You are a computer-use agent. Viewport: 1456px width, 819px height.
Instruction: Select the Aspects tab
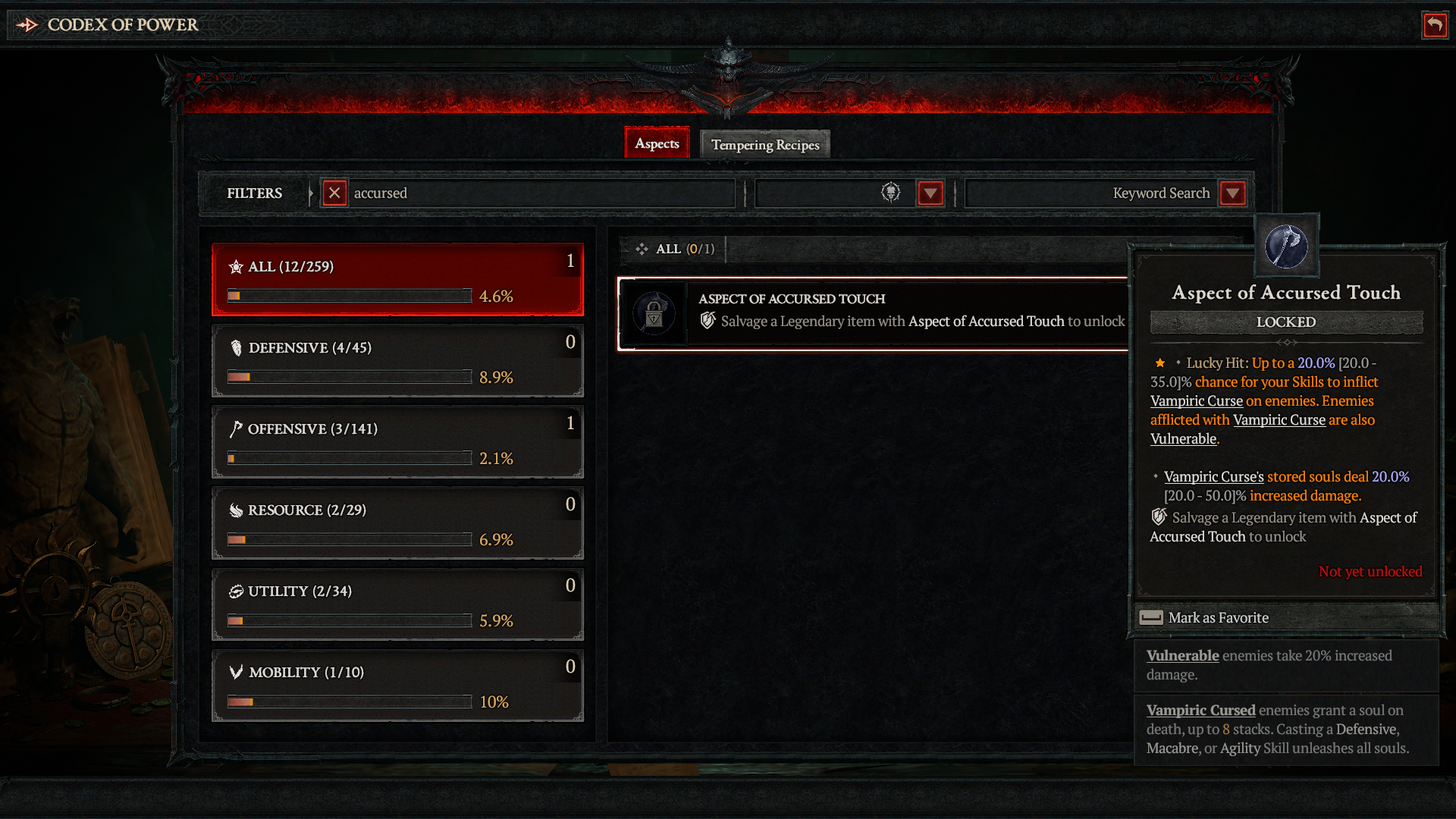pos(657,143)
